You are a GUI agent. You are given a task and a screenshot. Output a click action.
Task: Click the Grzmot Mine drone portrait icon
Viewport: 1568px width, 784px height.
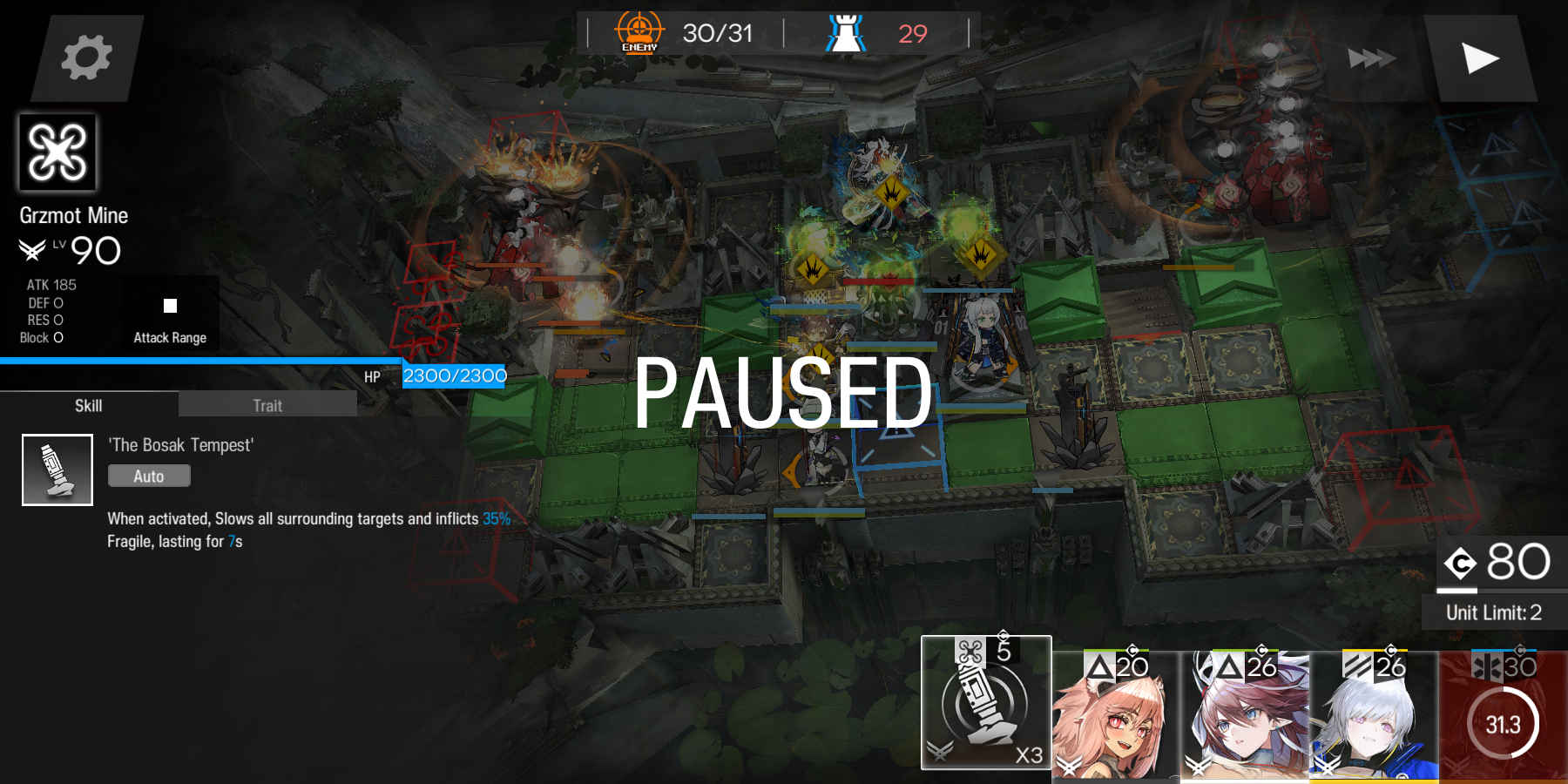click(57, 152)
